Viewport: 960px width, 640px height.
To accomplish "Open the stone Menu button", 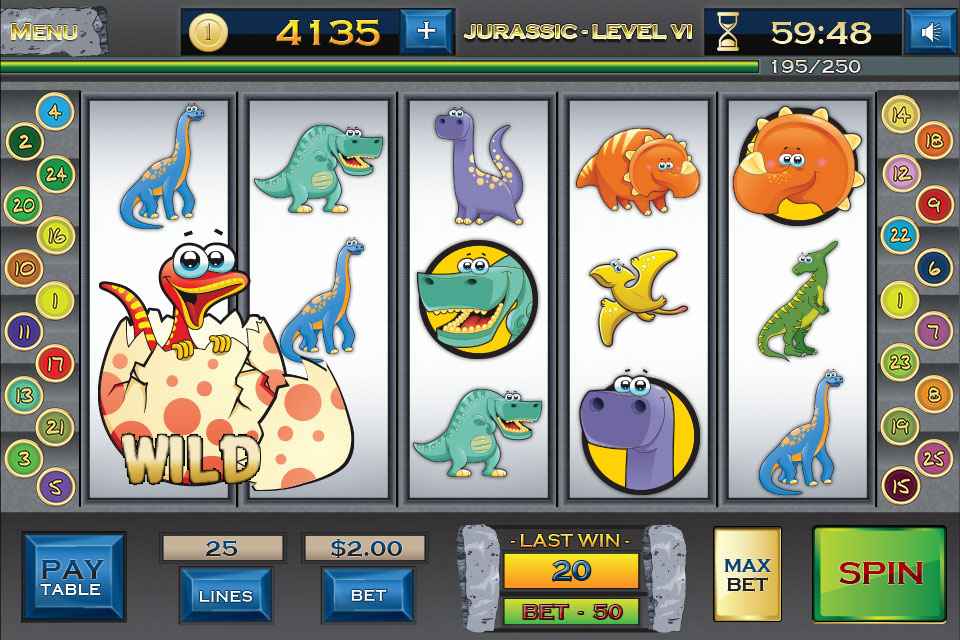I will [x=45, y=30].
